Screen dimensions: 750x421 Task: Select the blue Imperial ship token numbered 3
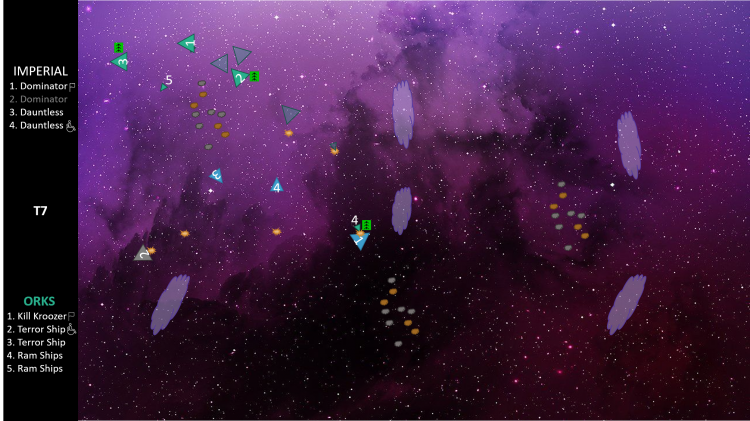coord(215,175)
